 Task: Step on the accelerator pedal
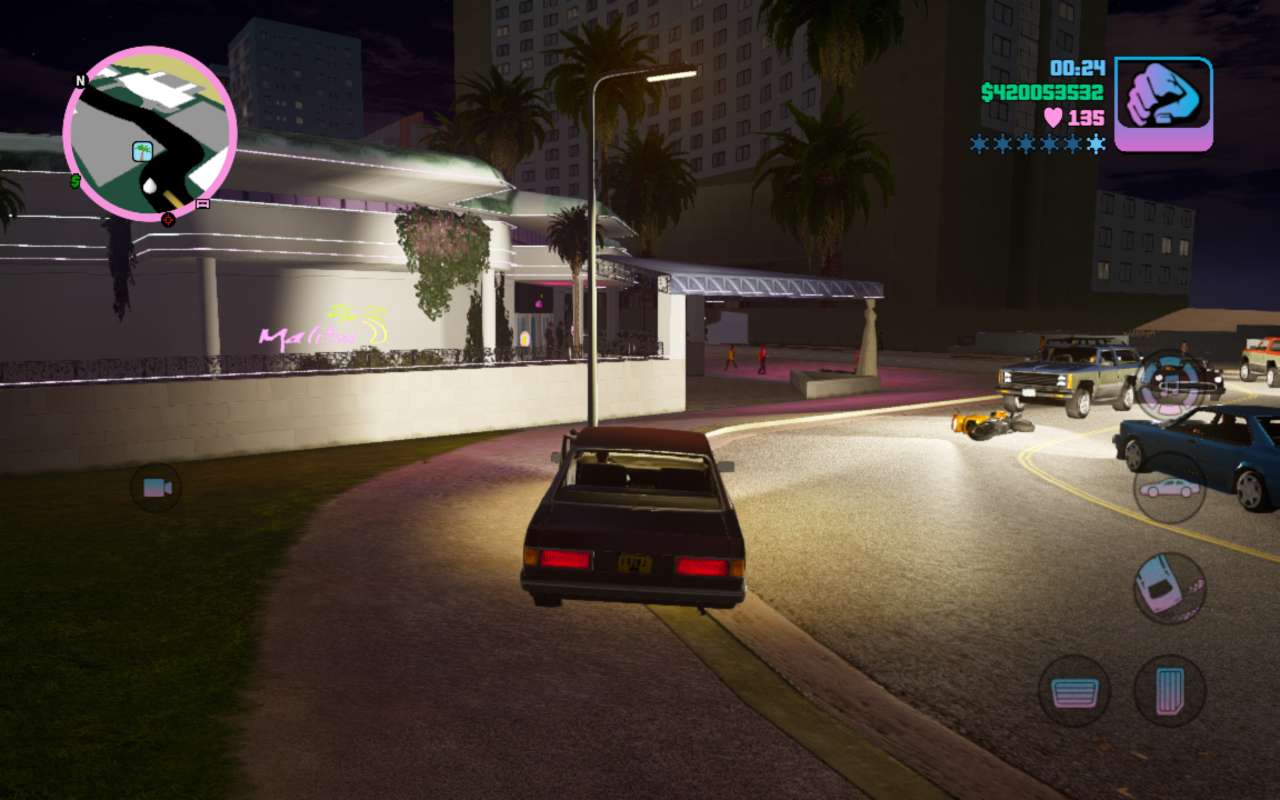pos(1169,691)
